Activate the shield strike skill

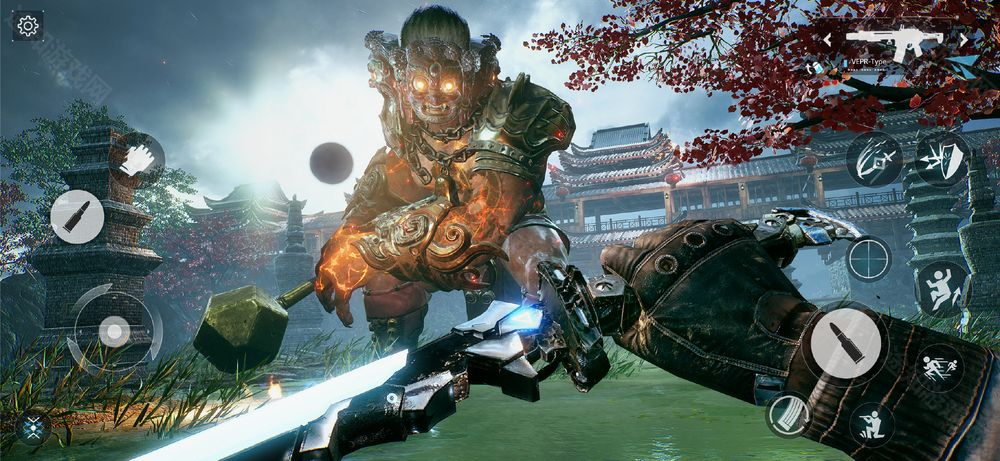(941, 159)
